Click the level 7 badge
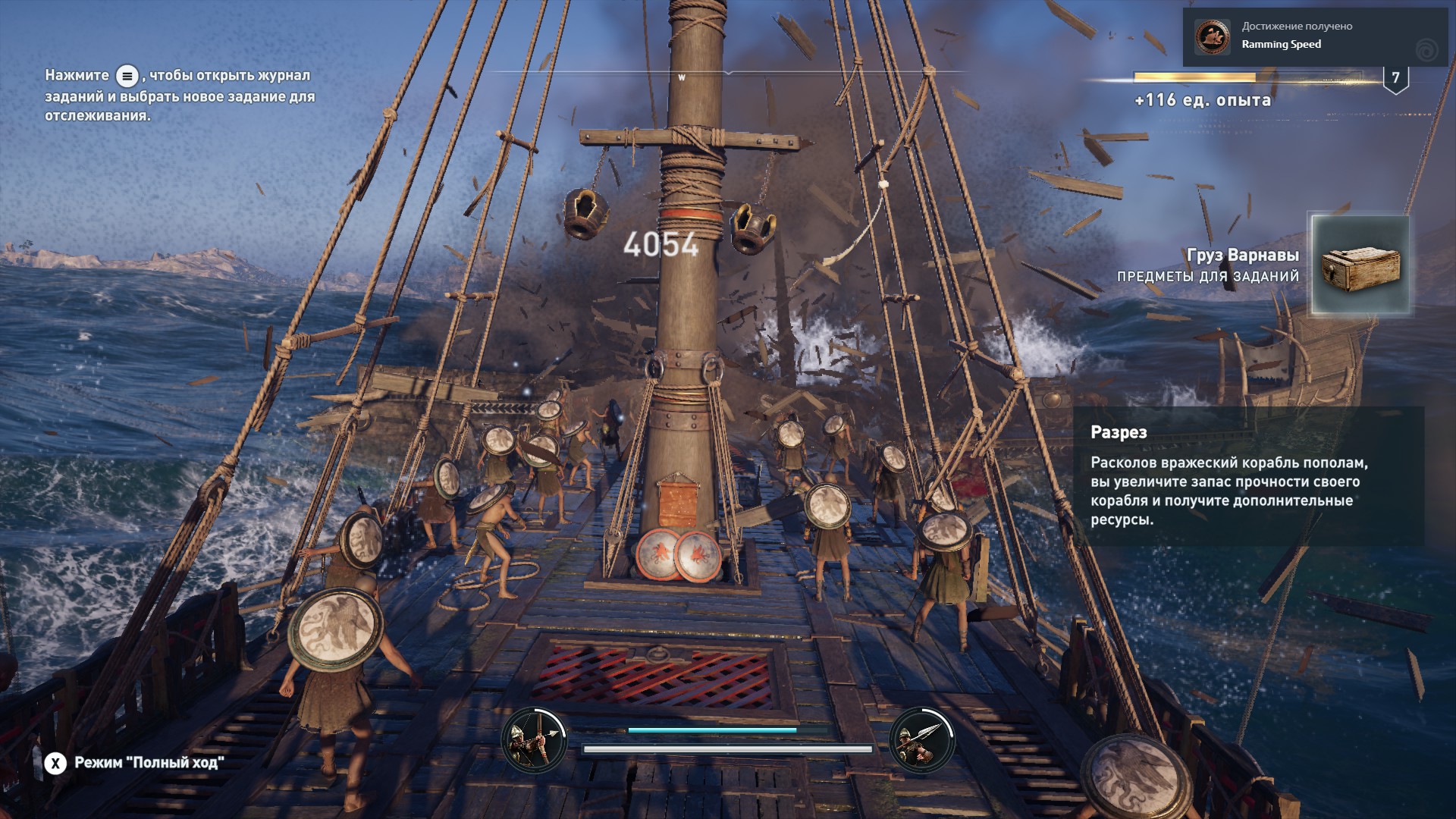Viewport: 1456px width, 819px height. (x=1395, y=79)
